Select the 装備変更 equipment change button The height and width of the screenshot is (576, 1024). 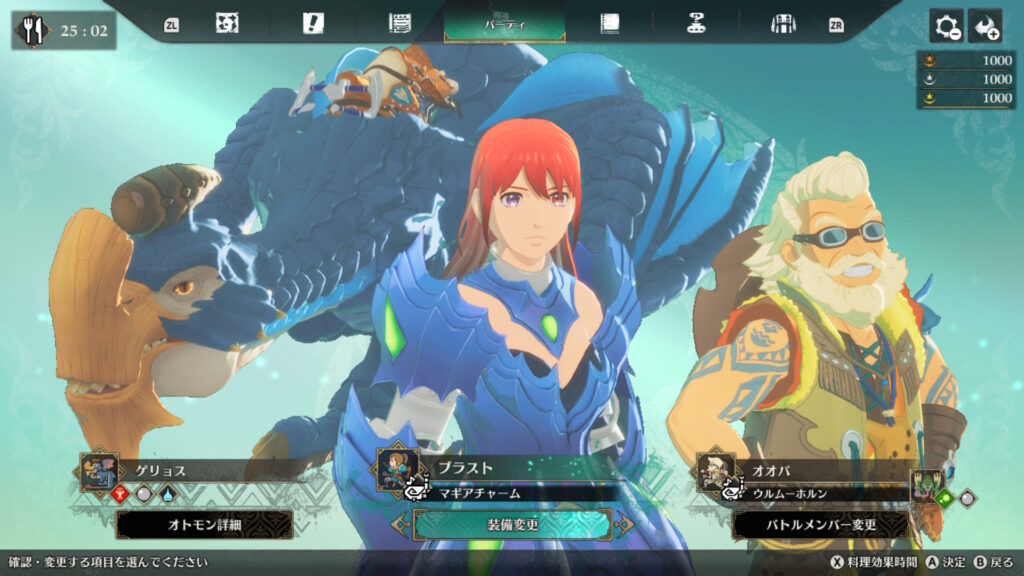[511, 524]
